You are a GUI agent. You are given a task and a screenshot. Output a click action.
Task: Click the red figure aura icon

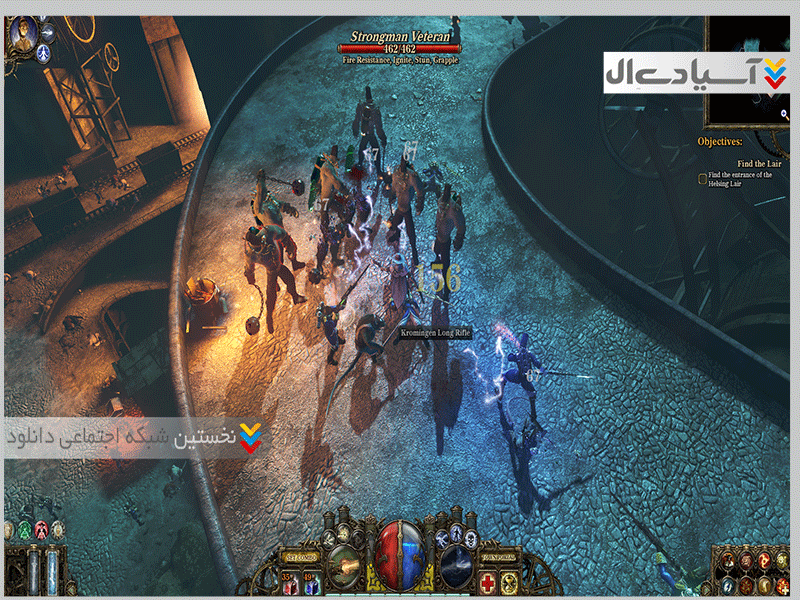coord(42,529)
